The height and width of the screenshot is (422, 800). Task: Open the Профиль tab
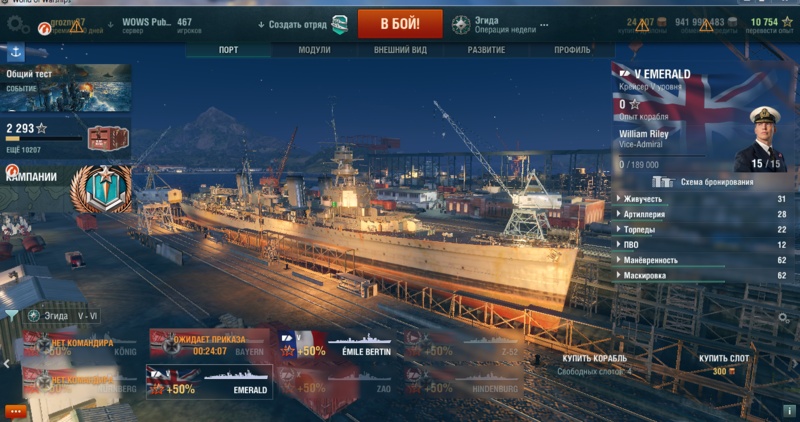pyautogui.click(x=572, y=49)
